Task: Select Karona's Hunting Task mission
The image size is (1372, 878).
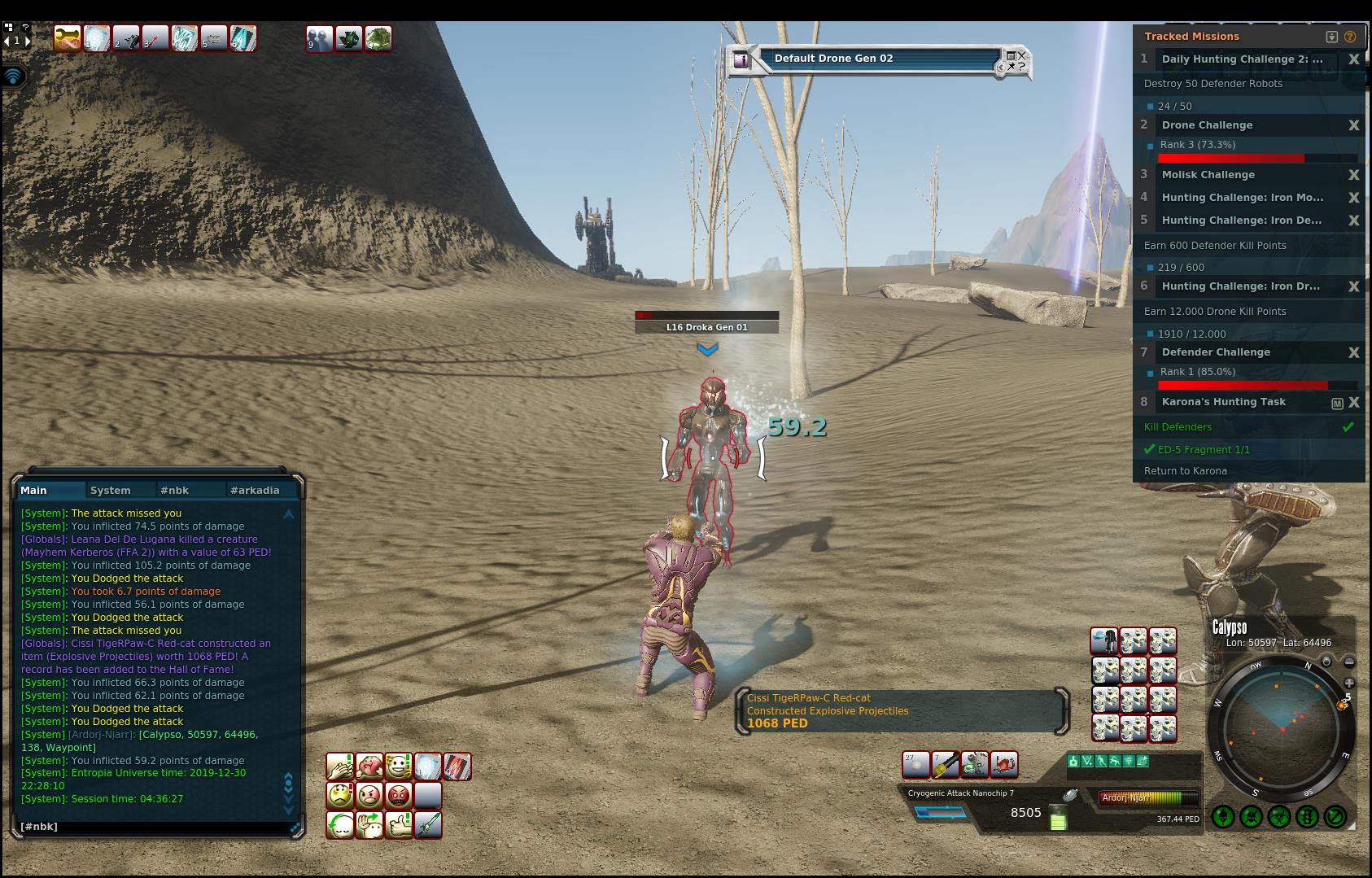Action: tap(1223, 402)
